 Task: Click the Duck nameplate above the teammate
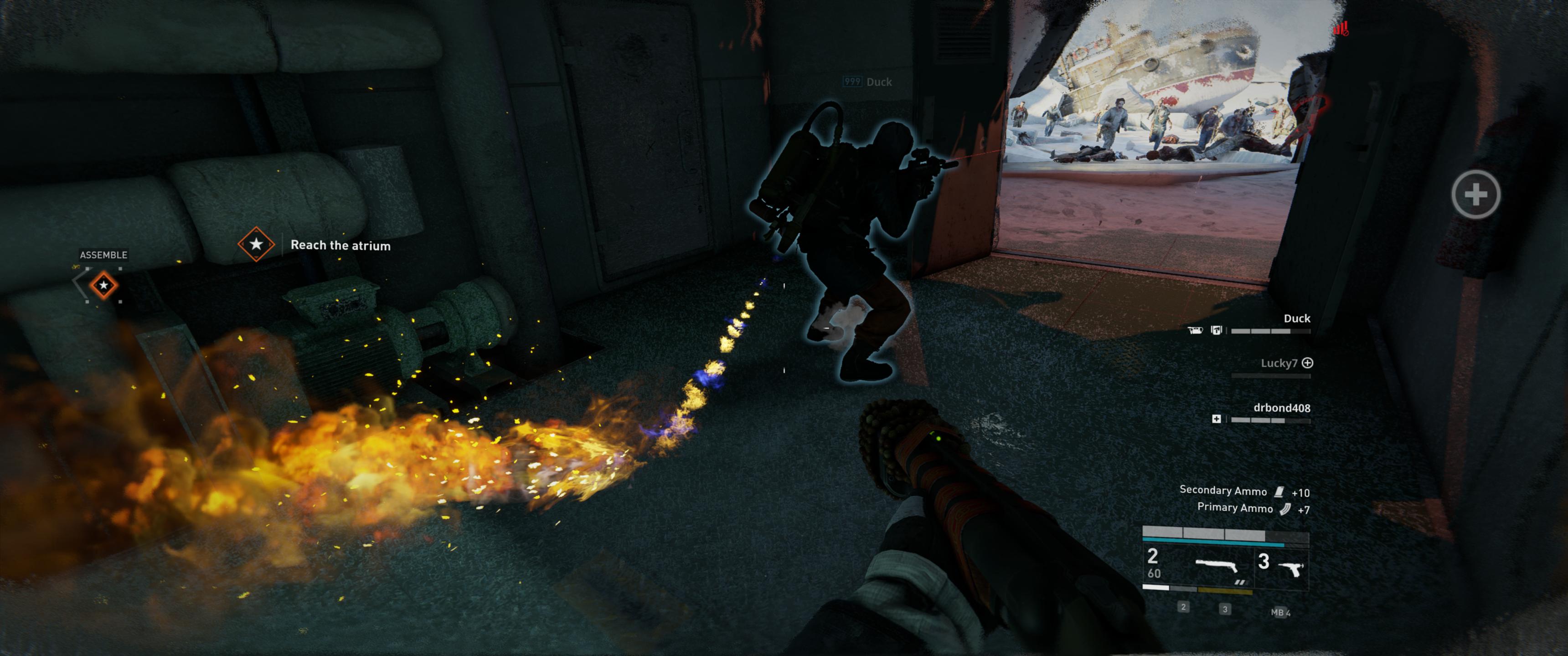878,82
